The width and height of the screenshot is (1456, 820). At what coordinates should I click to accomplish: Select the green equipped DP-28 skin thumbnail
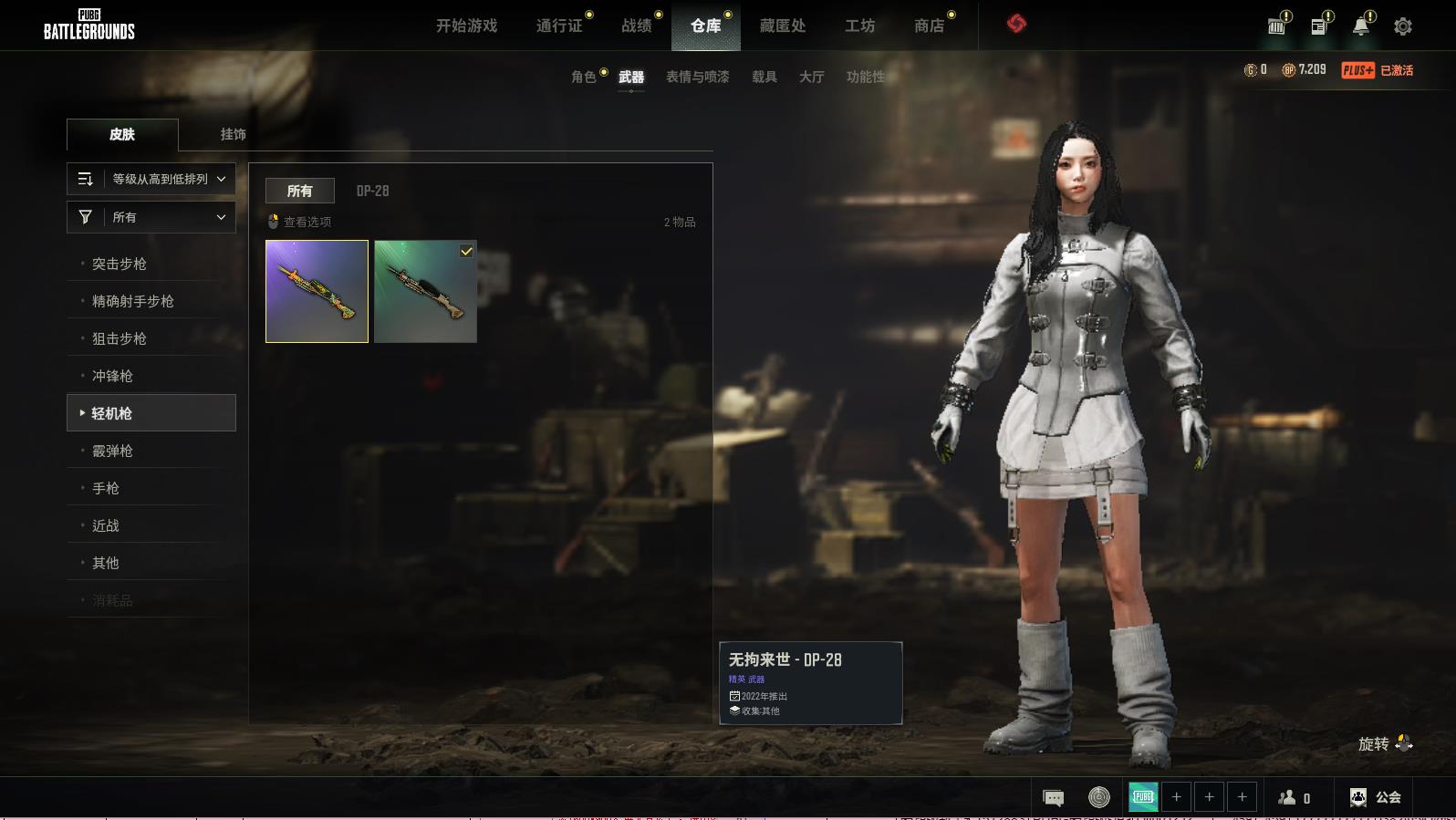click(x=425, y=291)
